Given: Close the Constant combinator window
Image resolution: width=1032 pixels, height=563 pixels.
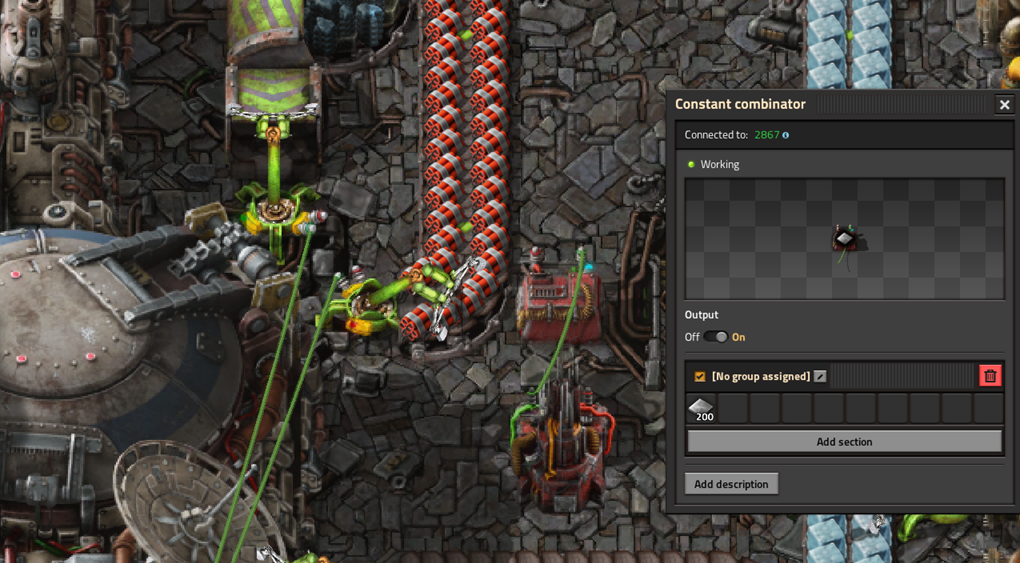Looking at the screenshot, I should pyautogui.click(x=1004, y=104).
